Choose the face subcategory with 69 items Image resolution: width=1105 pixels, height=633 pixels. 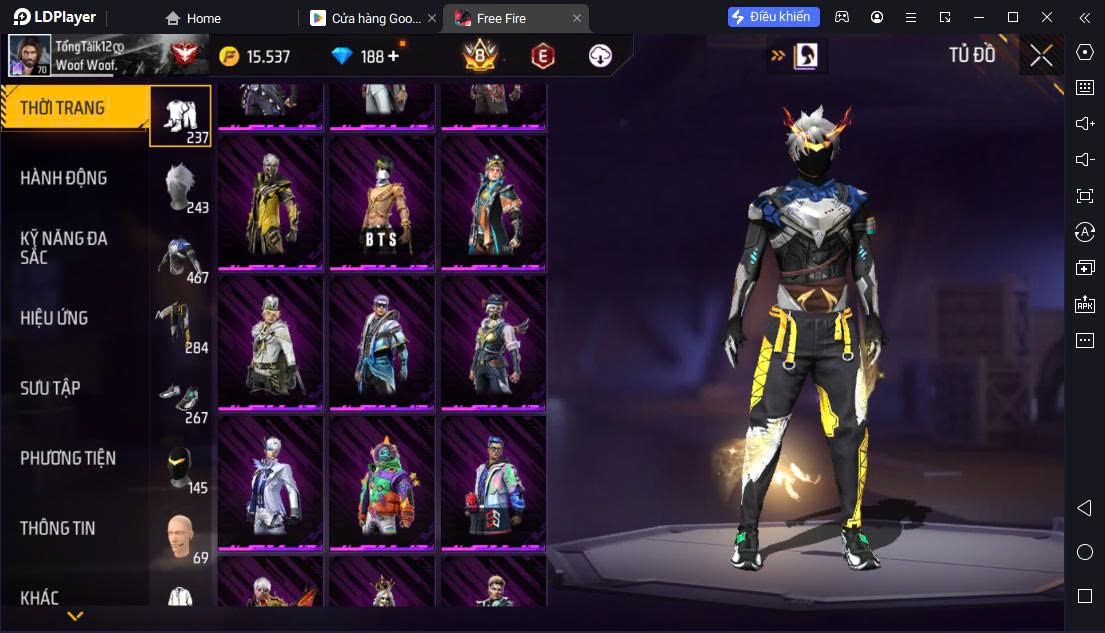(x=182, y=536)
